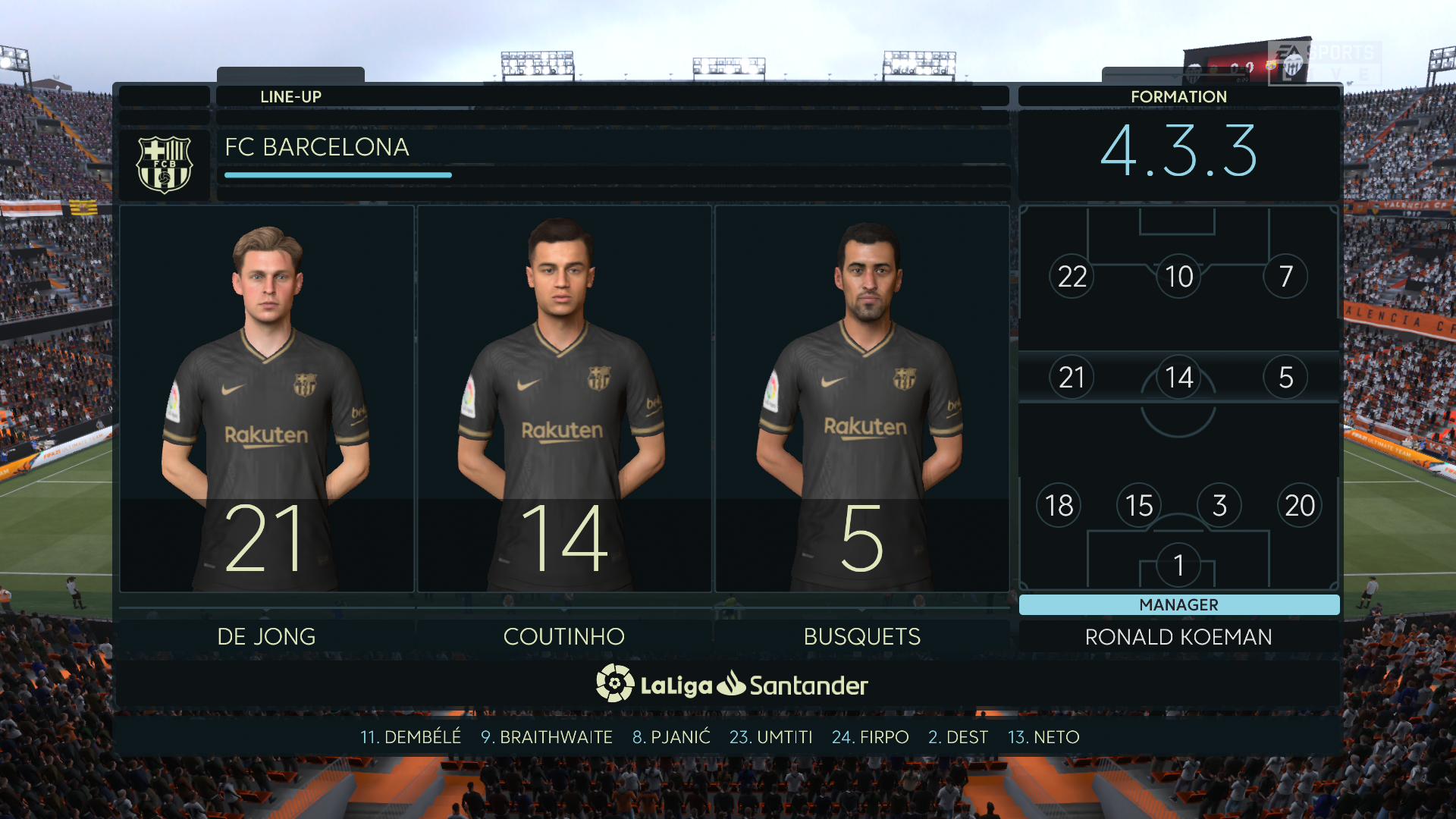Choose number 10 marker on formation pitch
Image resolution: width=1456 pixels, height=819 pixels.
click(1178, 277)
